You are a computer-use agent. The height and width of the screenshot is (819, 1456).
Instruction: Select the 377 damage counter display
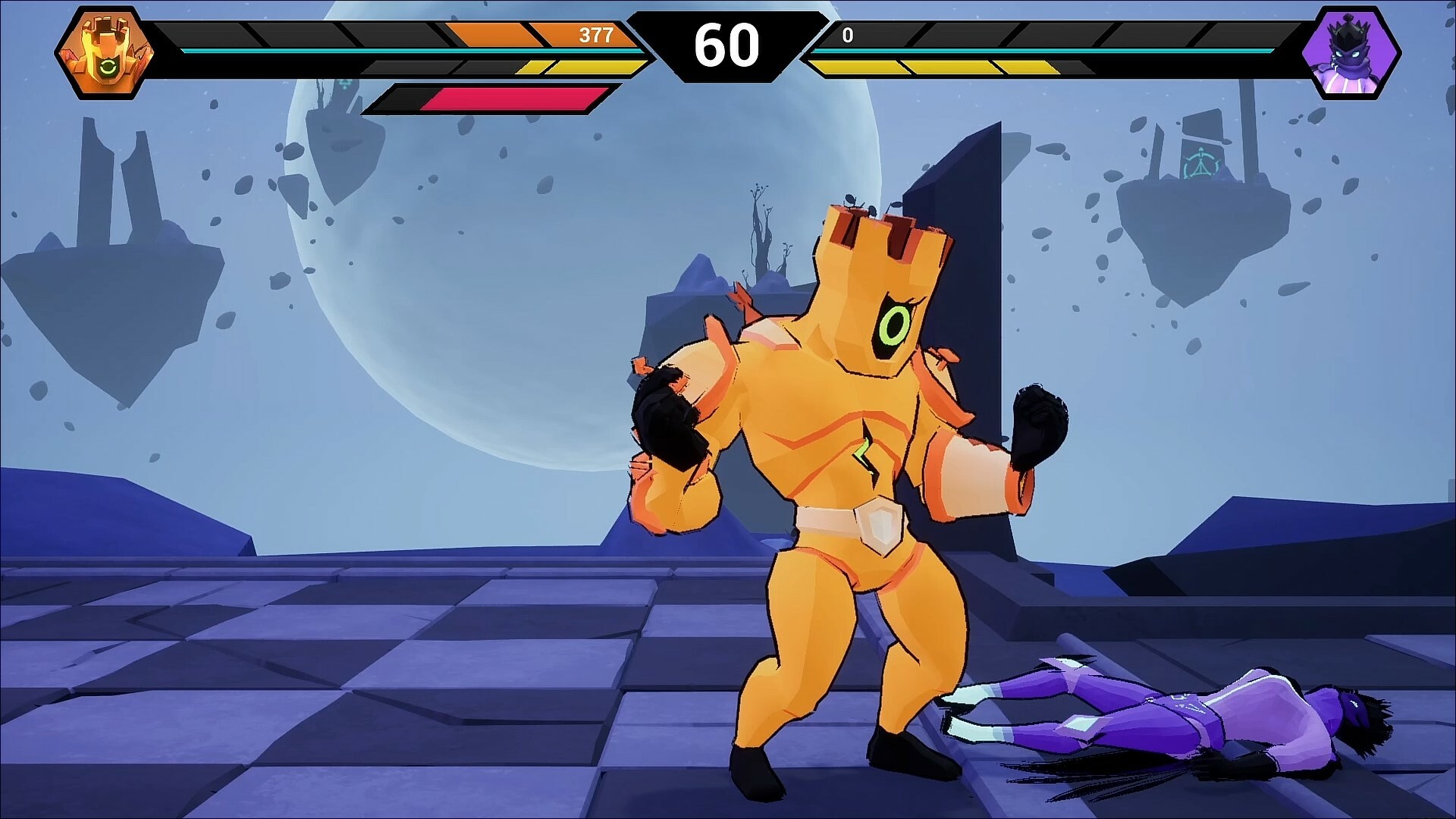pyautogui.click(x=598, y=33)
